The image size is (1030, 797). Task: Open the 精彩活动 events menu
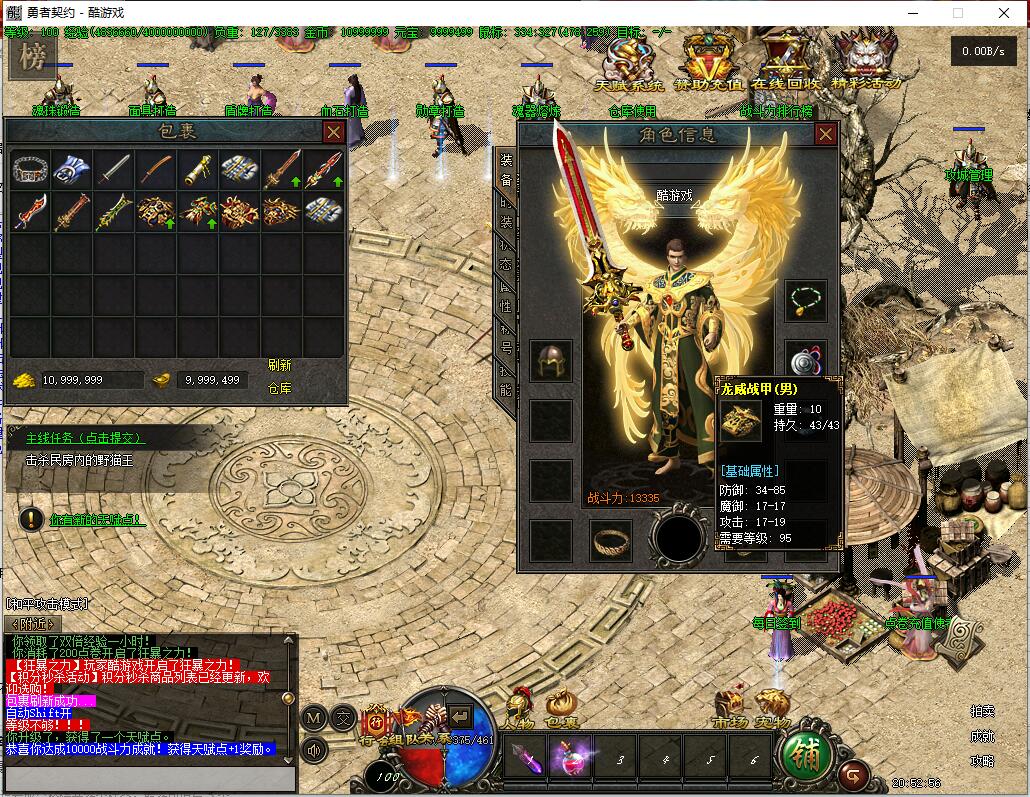[x=864, y=60]
